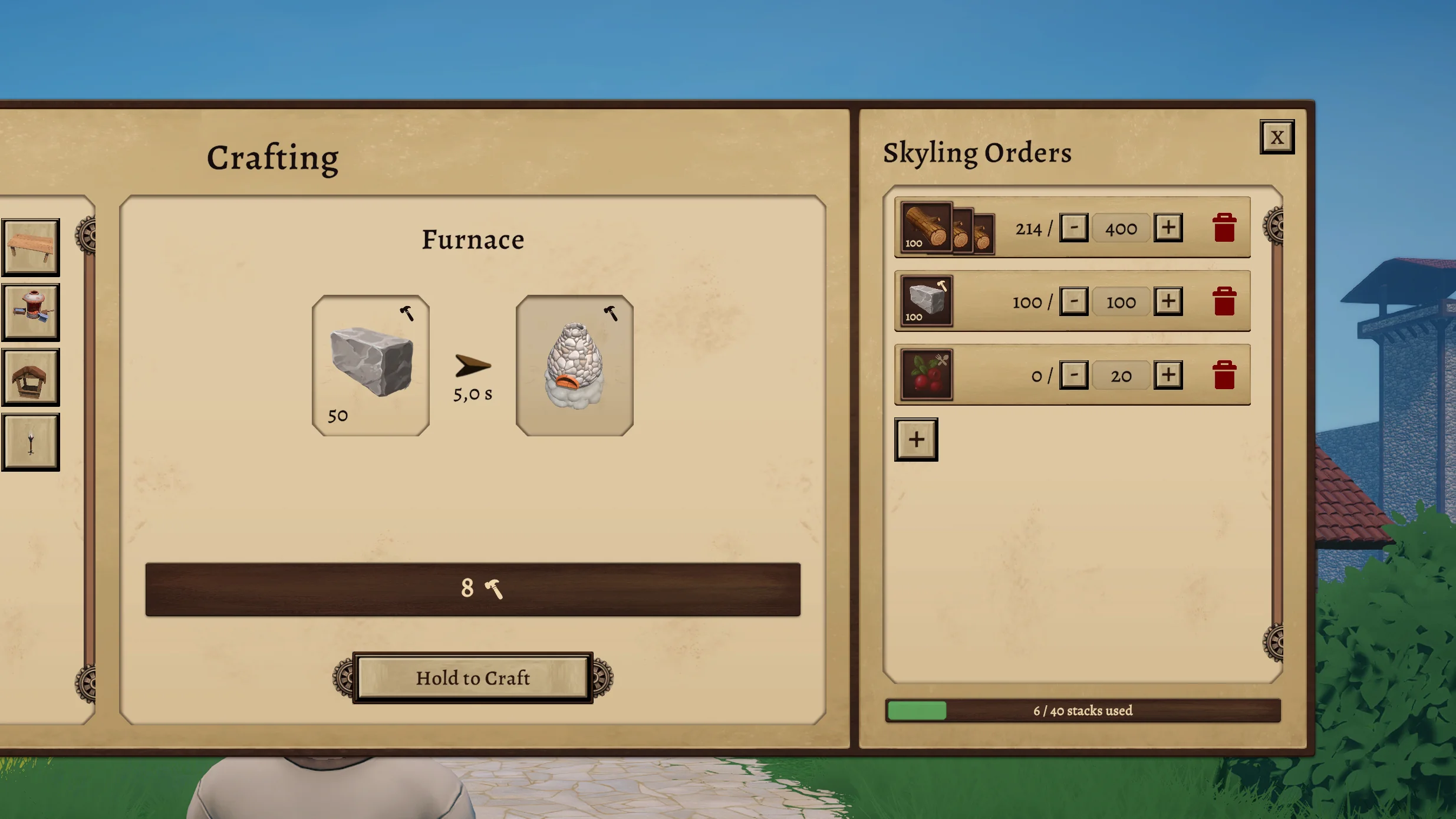Delete the wood log order
The width and height of the screenshot is (1456, 819).
point(1224,228)
